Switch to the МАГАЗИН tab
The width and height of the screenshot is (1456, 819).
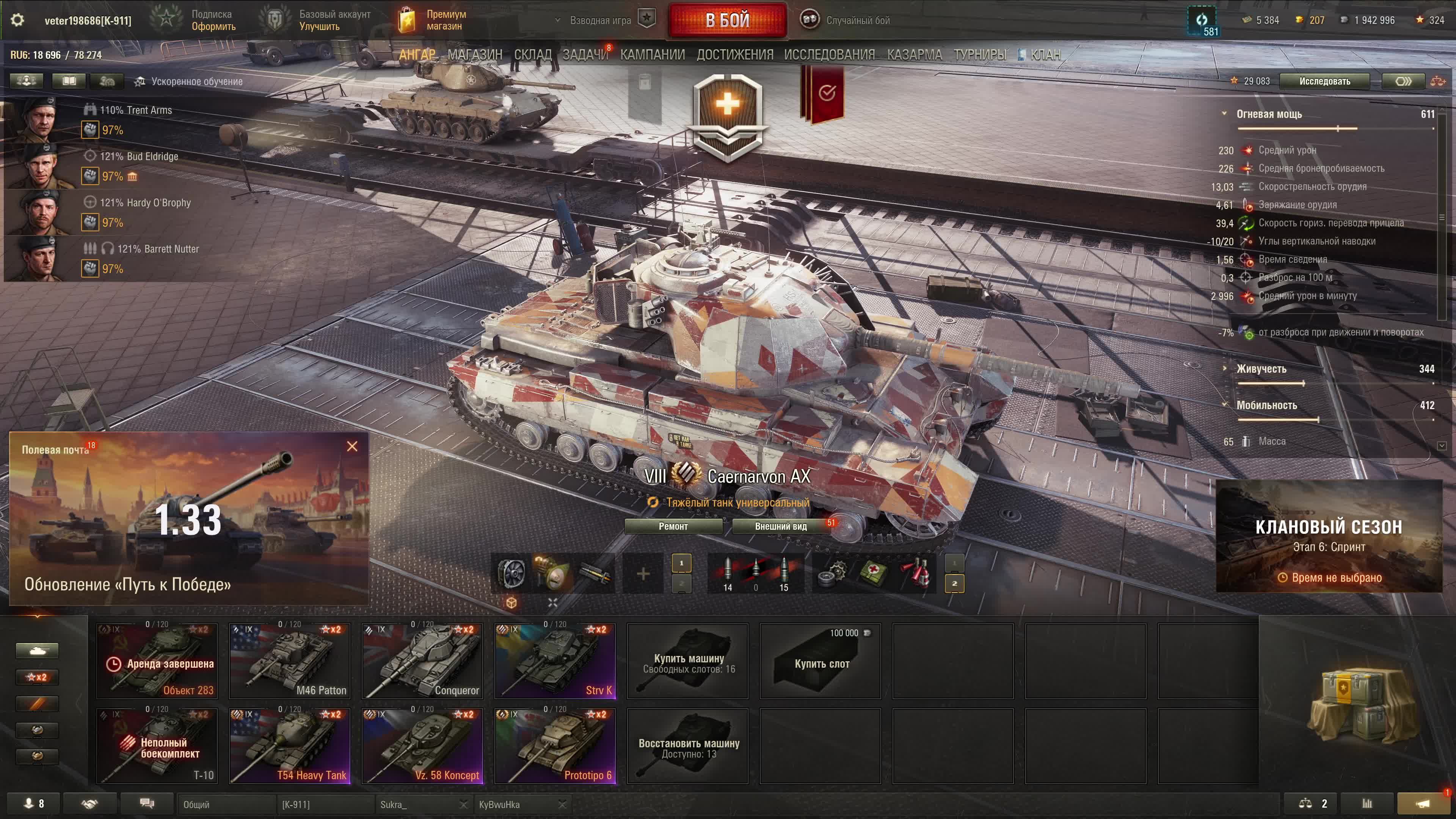474,55
